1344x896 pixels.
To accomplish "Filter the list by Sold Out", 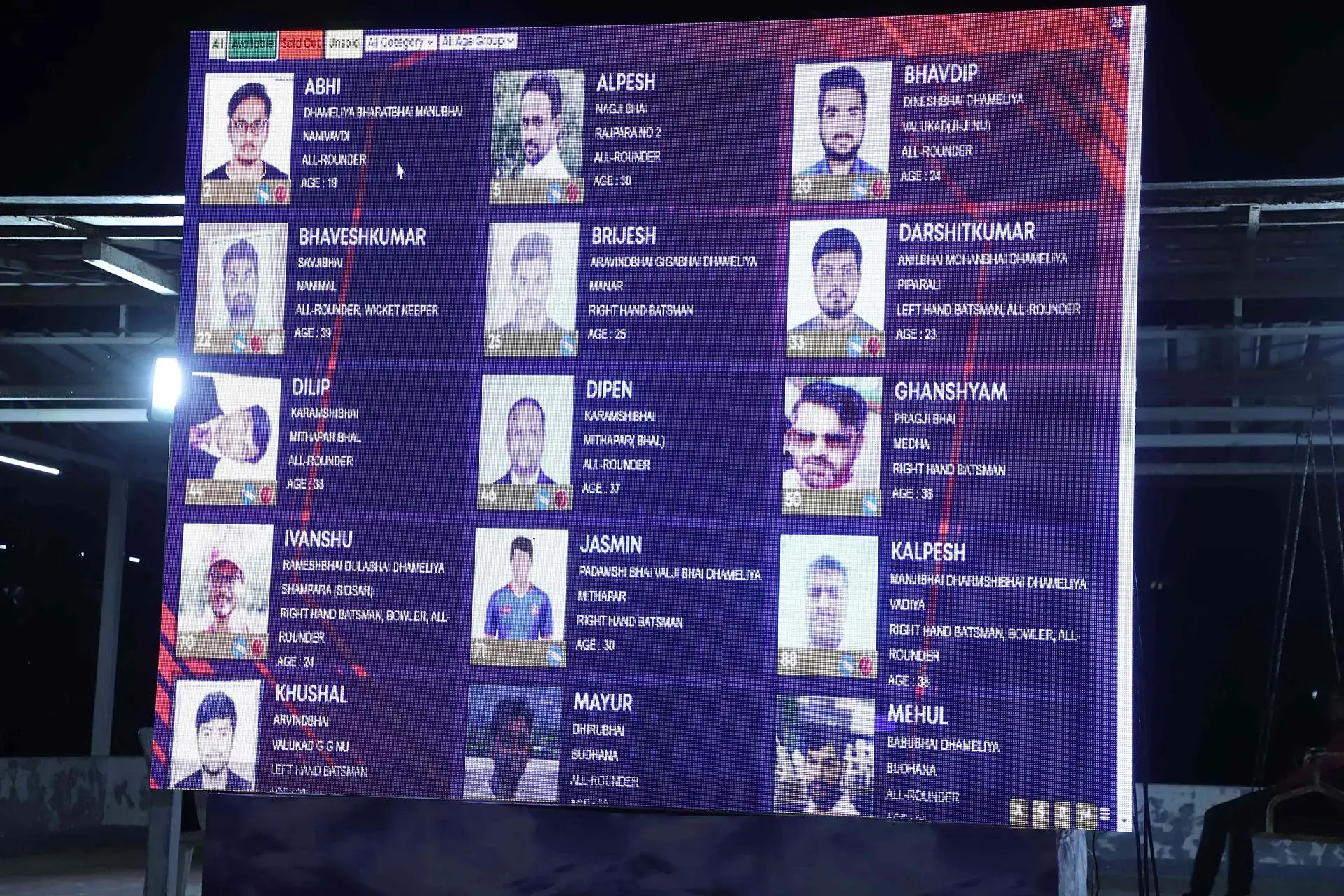I will [301, 43].
